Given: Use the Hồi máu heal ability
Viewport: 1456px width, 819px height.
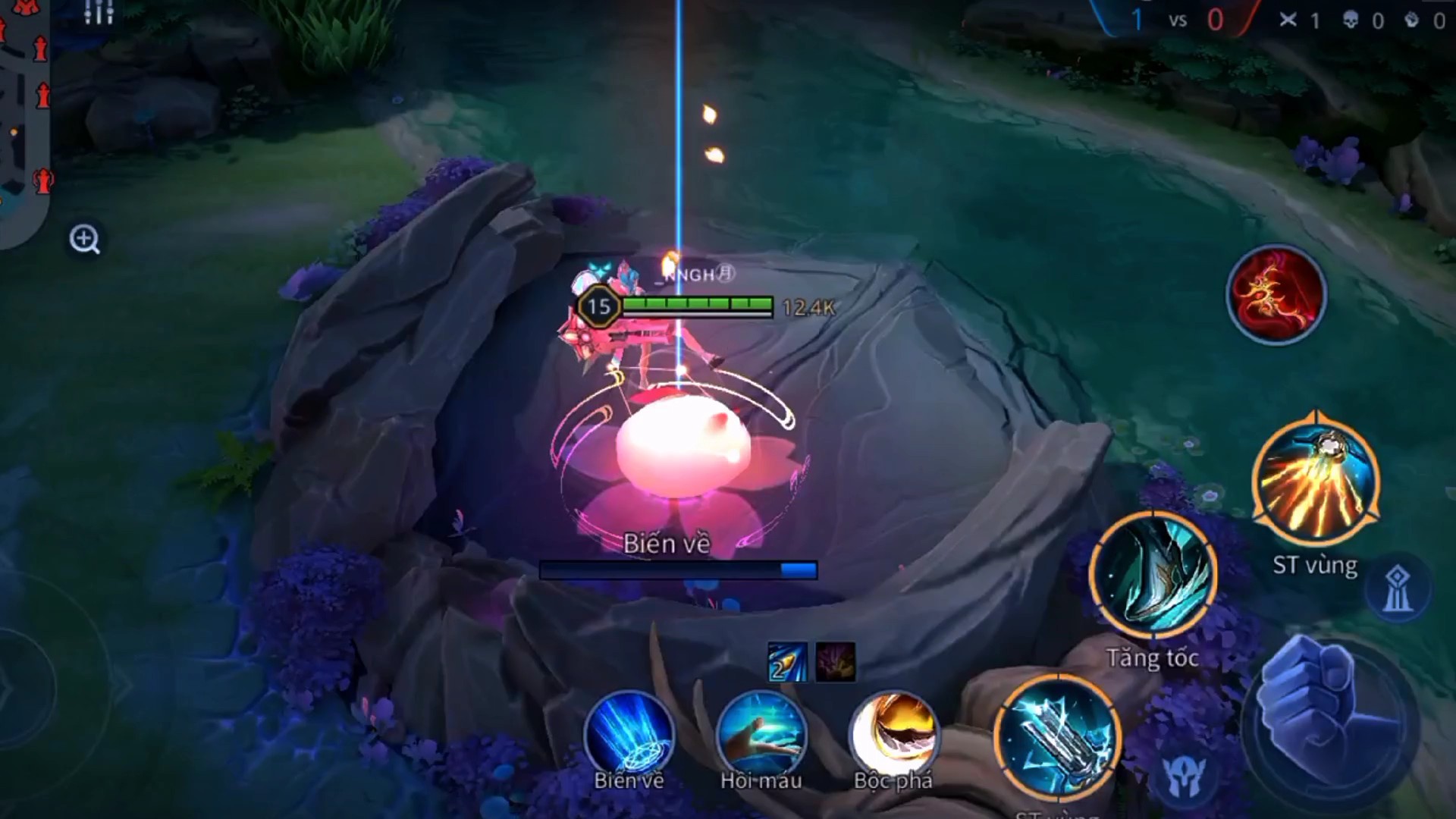Looking at the screenshot, I should pyautogui.click(x=761, y=734).
